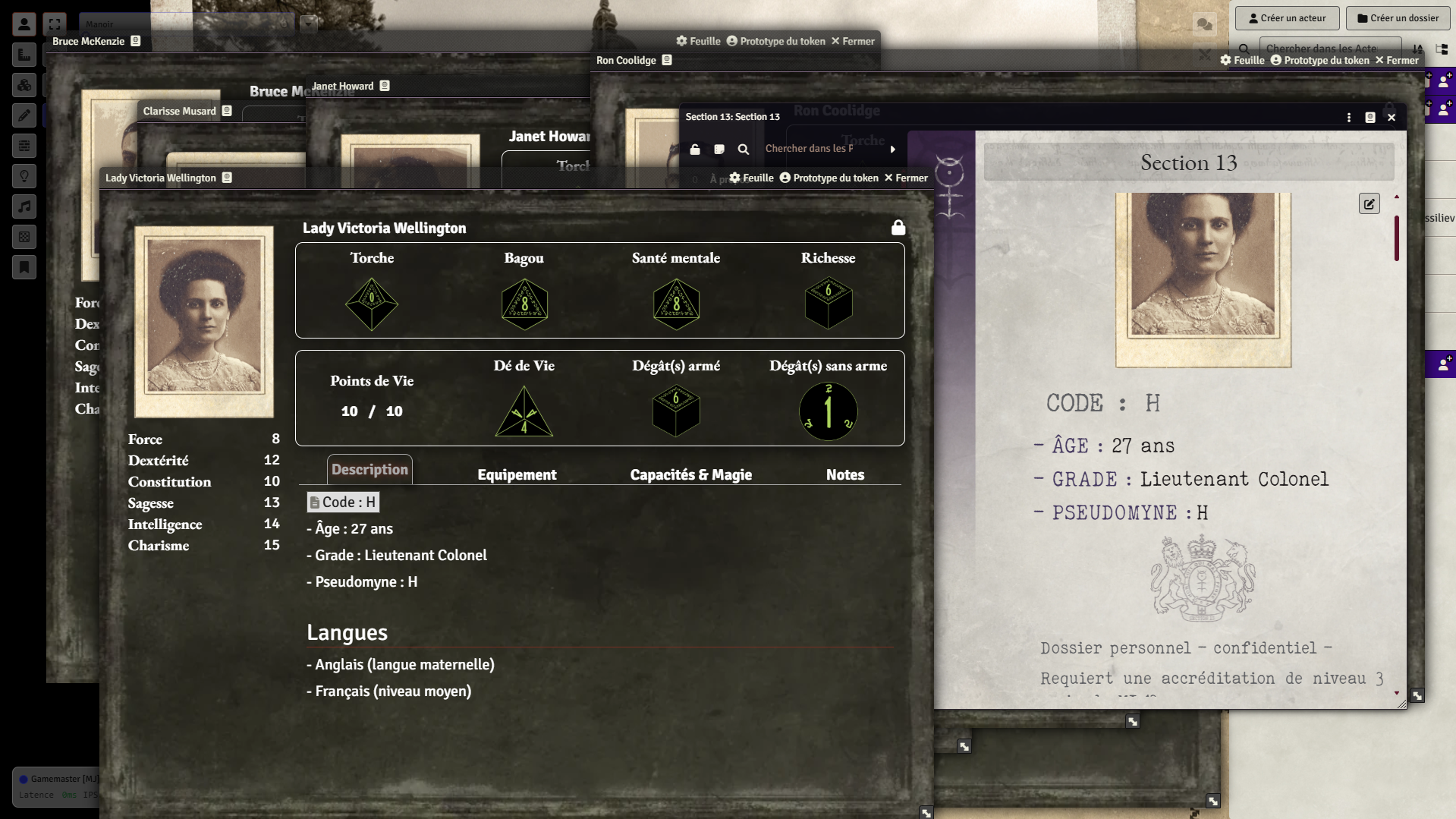Roll the Dégât(s) sans arme die
The width and height of the screenshot is (1456, 819).
[828, 411]
